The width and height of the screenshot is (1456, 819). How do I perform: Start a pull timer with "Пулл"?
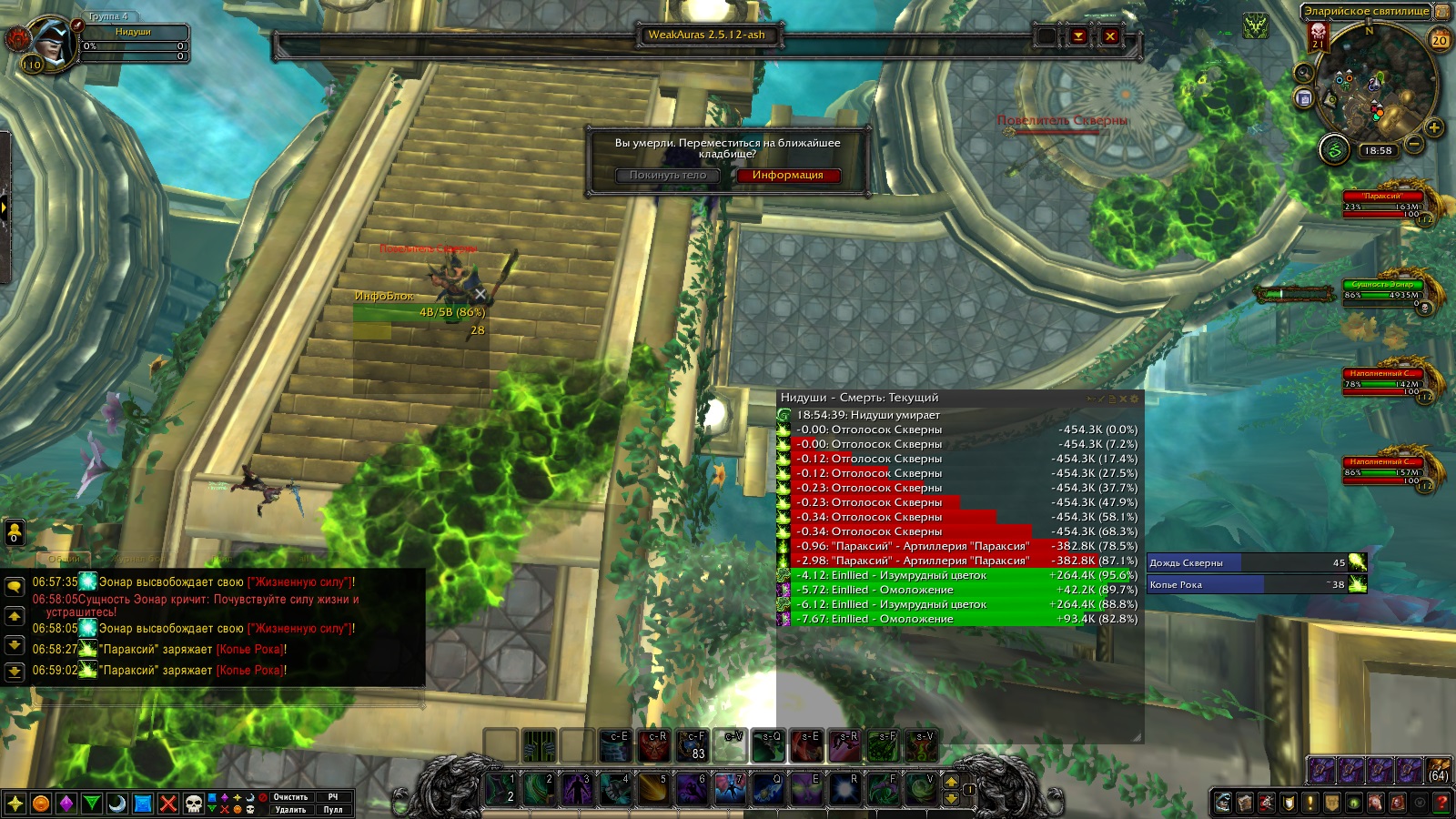click(x=333, y=810)
